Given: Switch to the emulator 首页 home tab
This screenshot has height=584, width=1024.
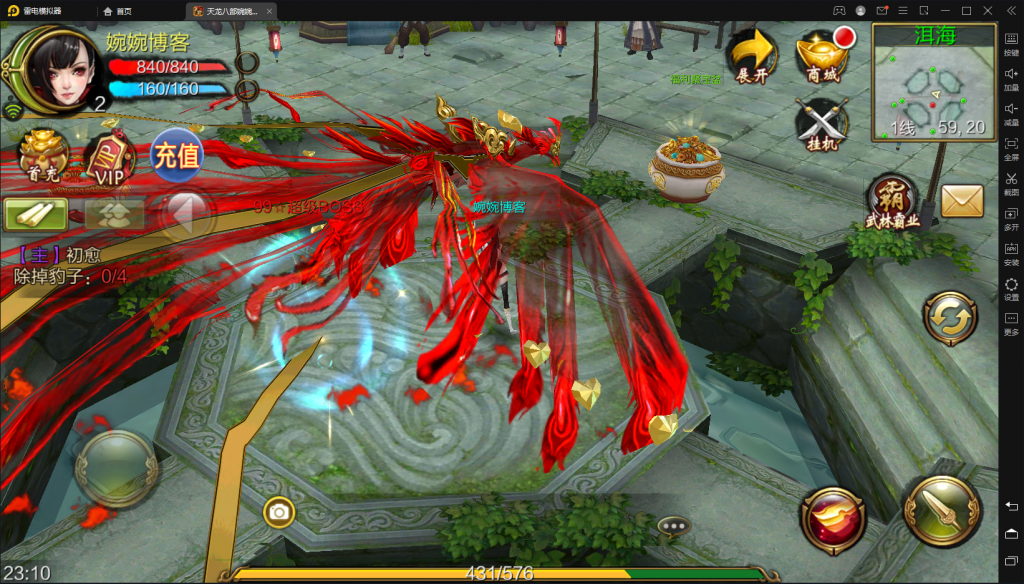Looking at the screenshot, I should pyautogui.click(x=118, y=11).
